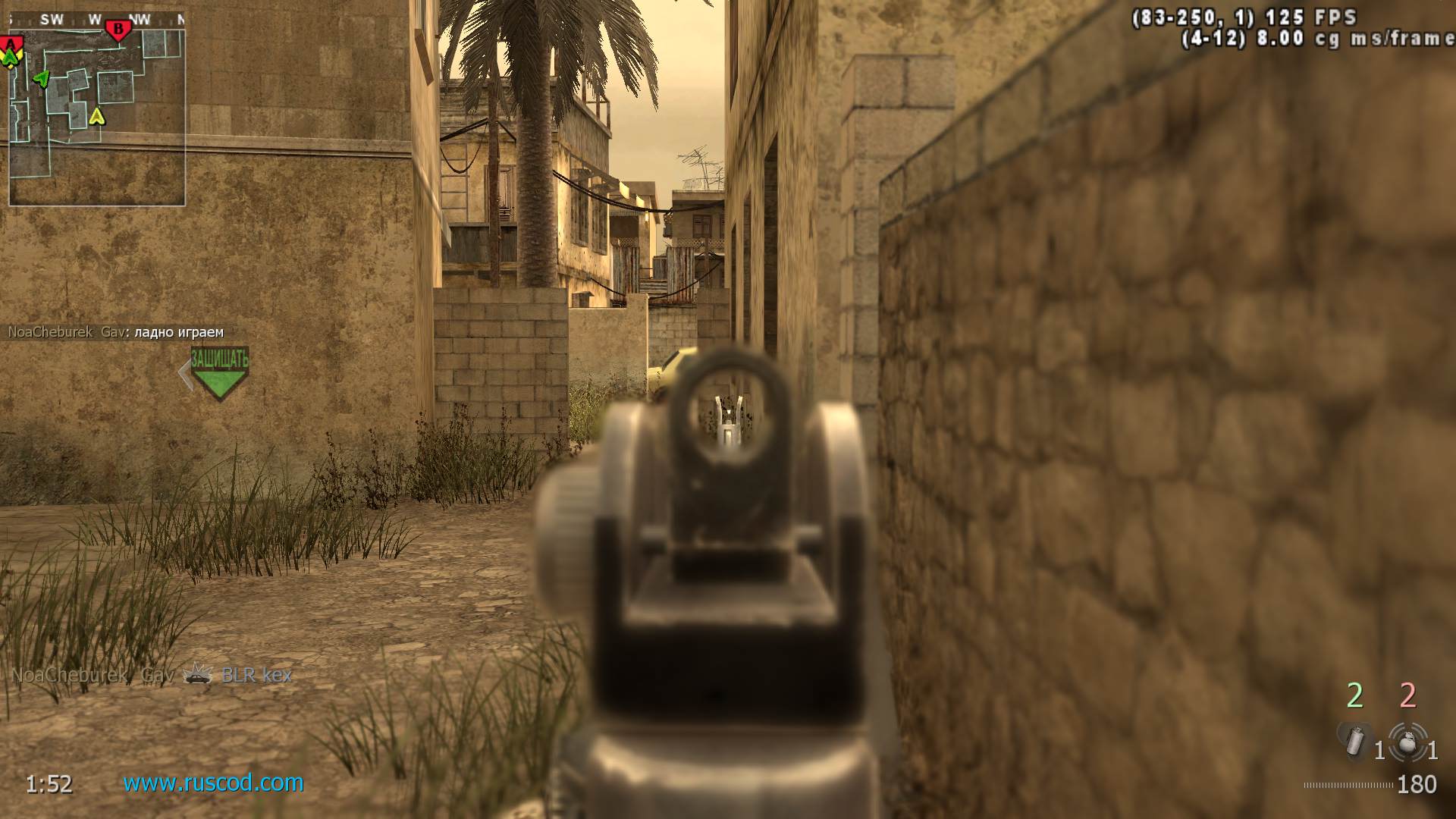Click the minimap in the corner

(97, 114)
